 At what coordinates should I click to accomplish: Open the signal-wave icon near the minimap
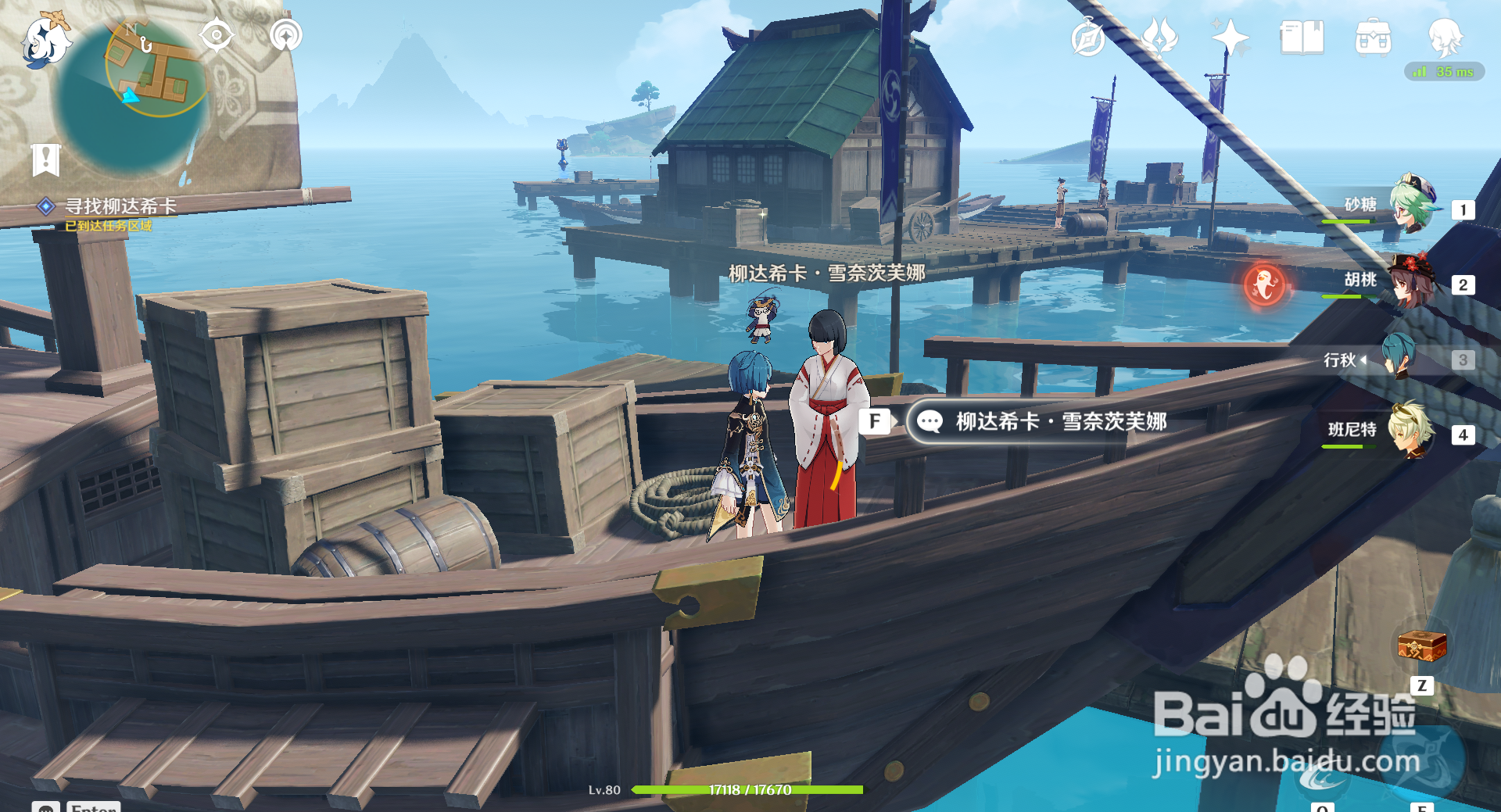[285, 35]
